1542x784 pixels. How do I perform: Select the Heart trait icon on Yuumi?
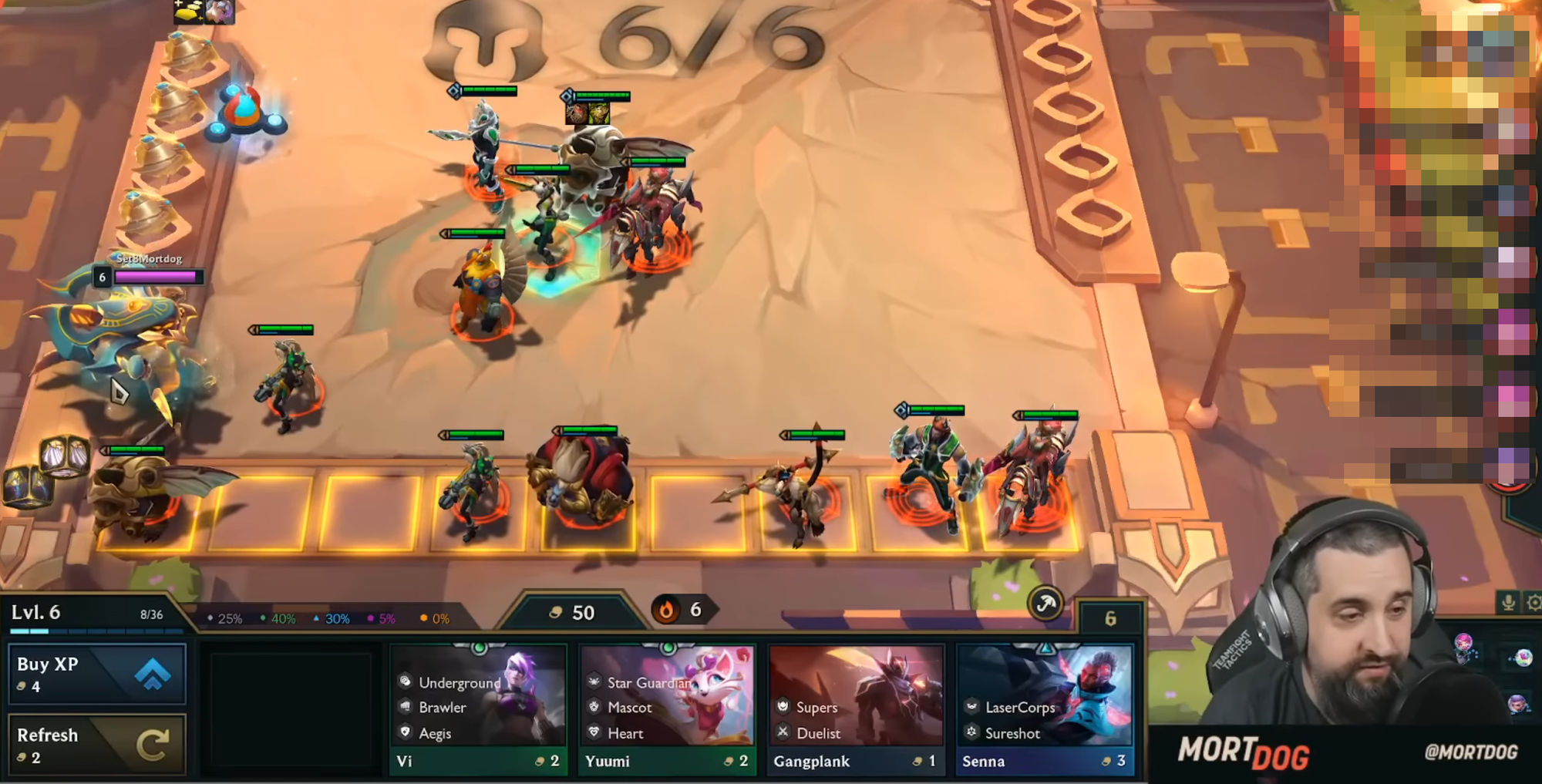(x=594, y=733)
